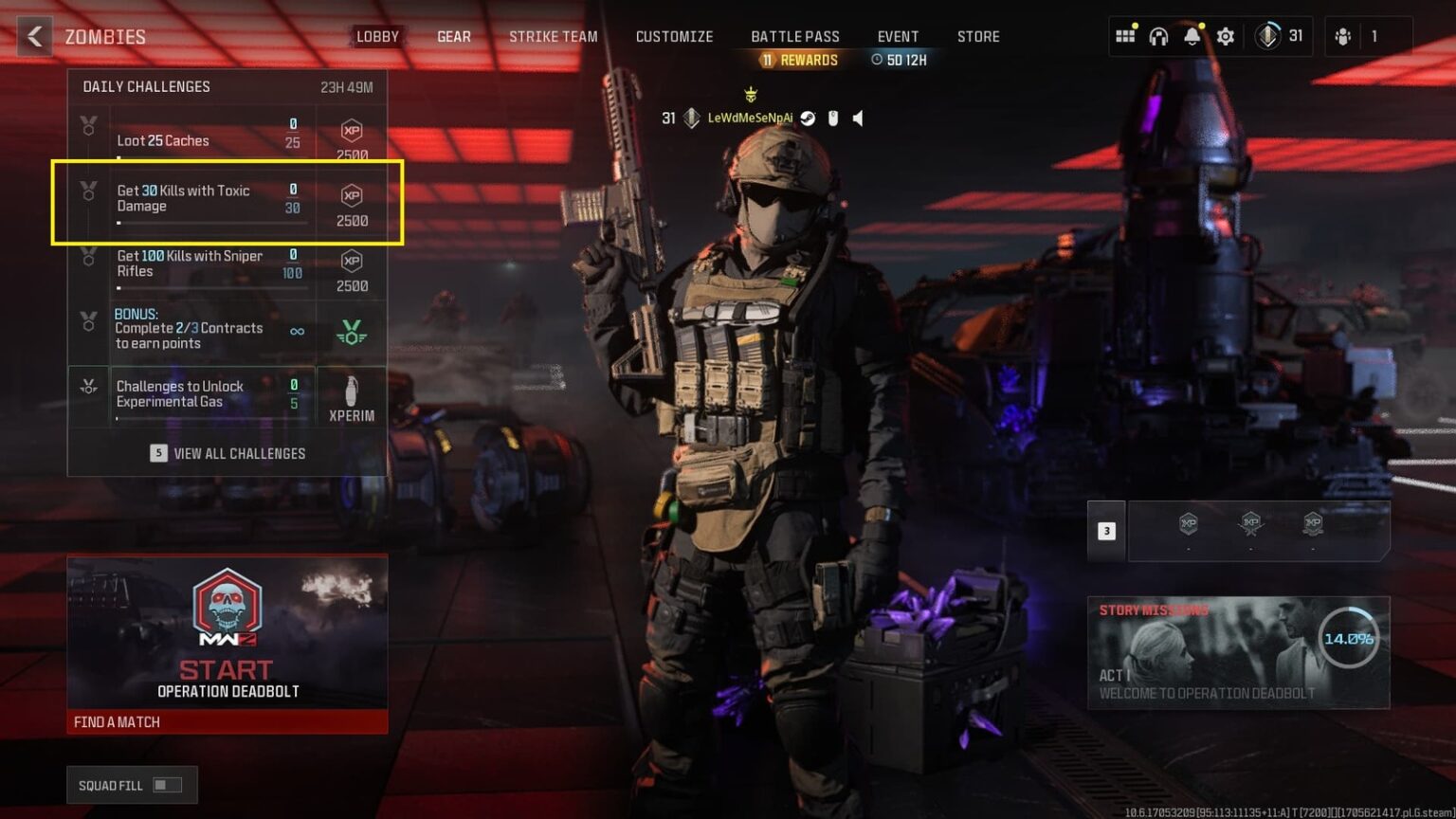Open the party squad icon
This screenshot has height=819, width=1456.
pos(1344,35)
